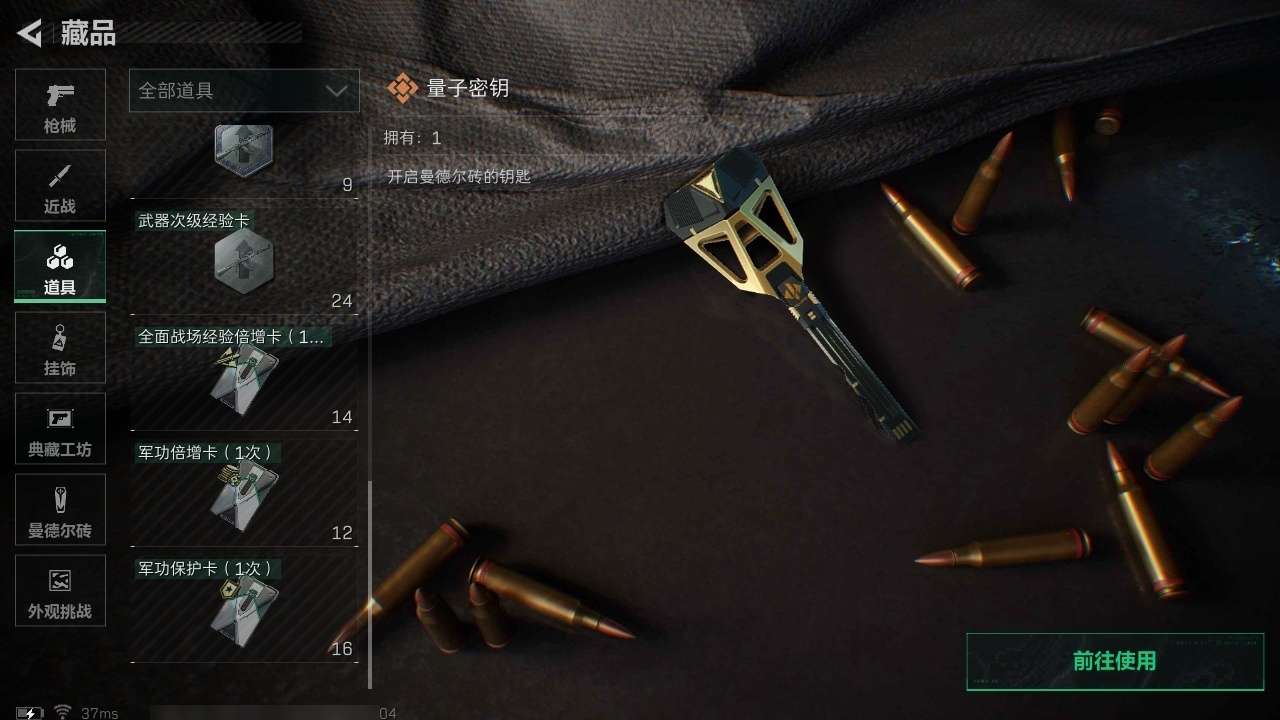This screenshot has width=1280, height=720.
Task: Open the 外观挑战 appearance challenge category
Action: pyautogui.click(x=60, y=591)
